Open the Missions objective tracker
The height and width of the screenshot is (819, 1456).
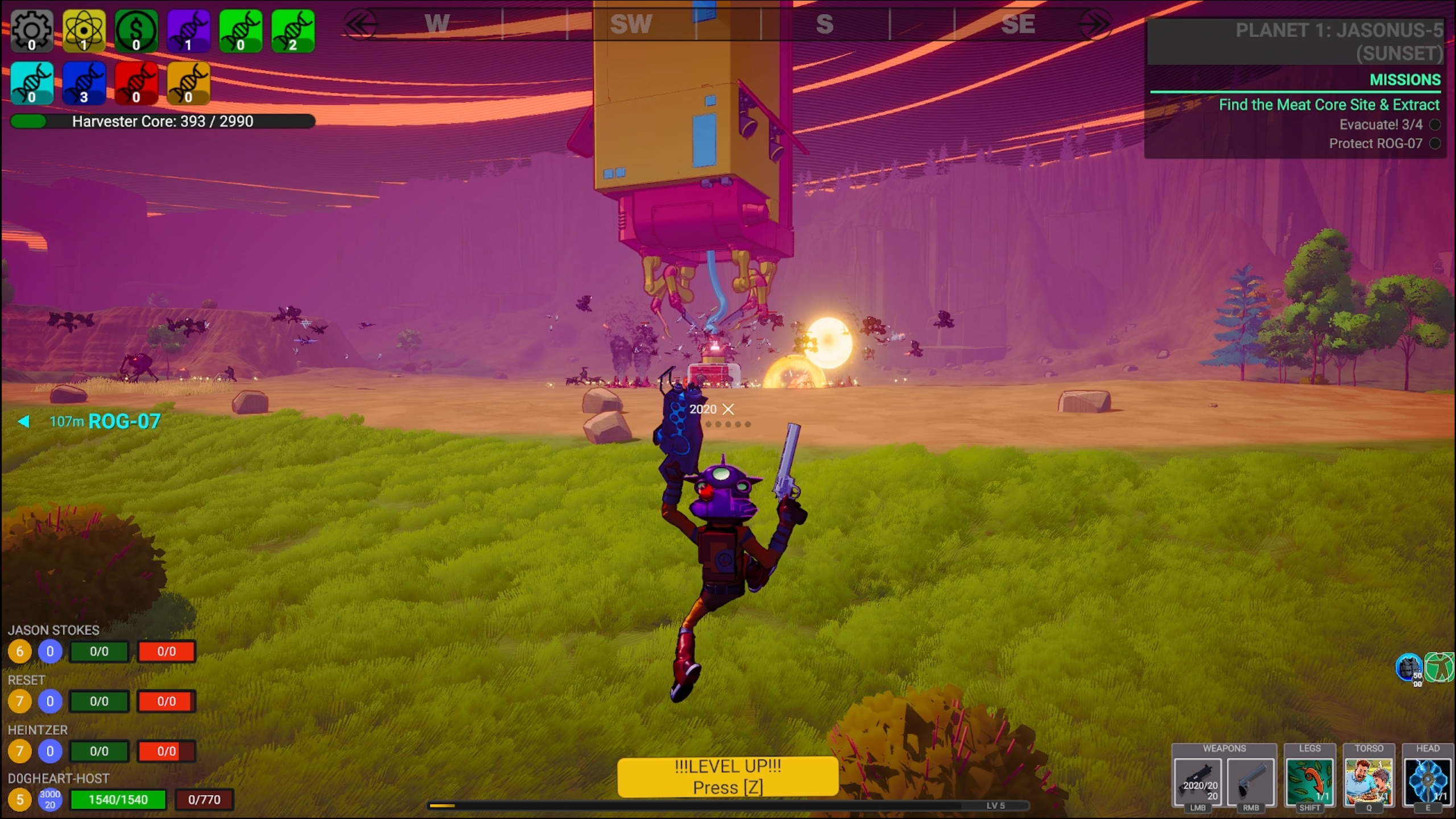(x=1405, y=80)
